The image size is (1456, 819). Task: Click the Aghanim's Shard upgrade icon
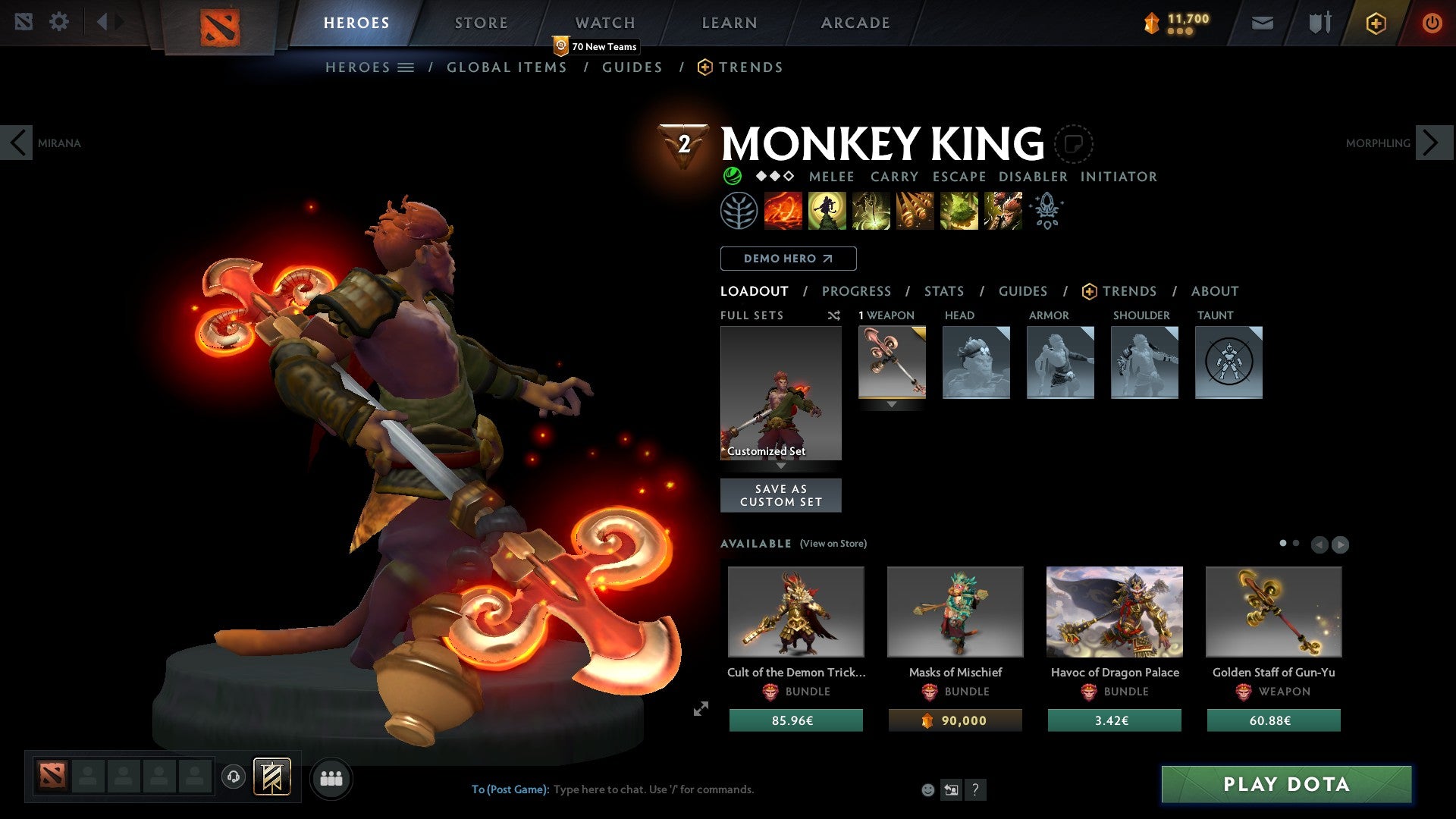click(x=1046, y=211)
